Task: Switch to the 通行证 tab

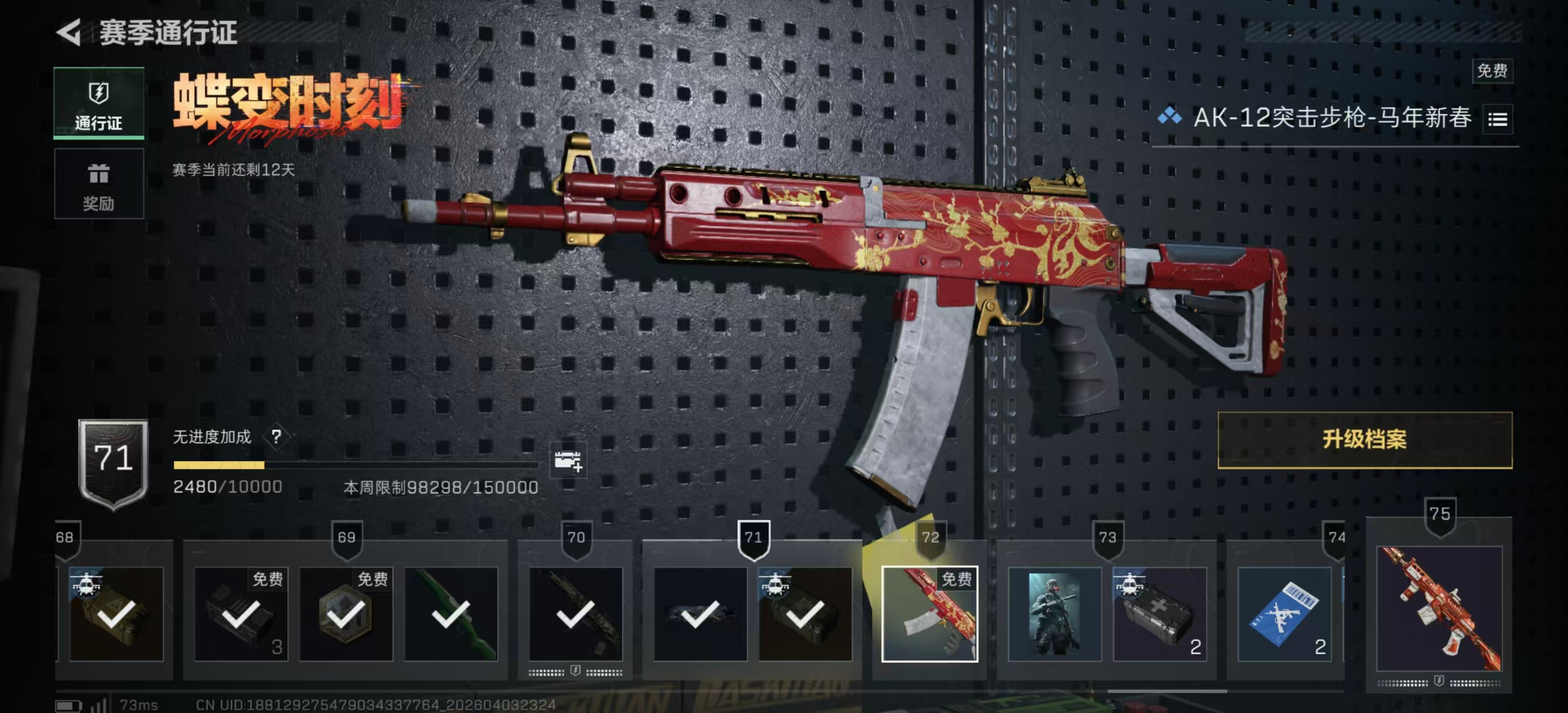Action: (99, 104)
